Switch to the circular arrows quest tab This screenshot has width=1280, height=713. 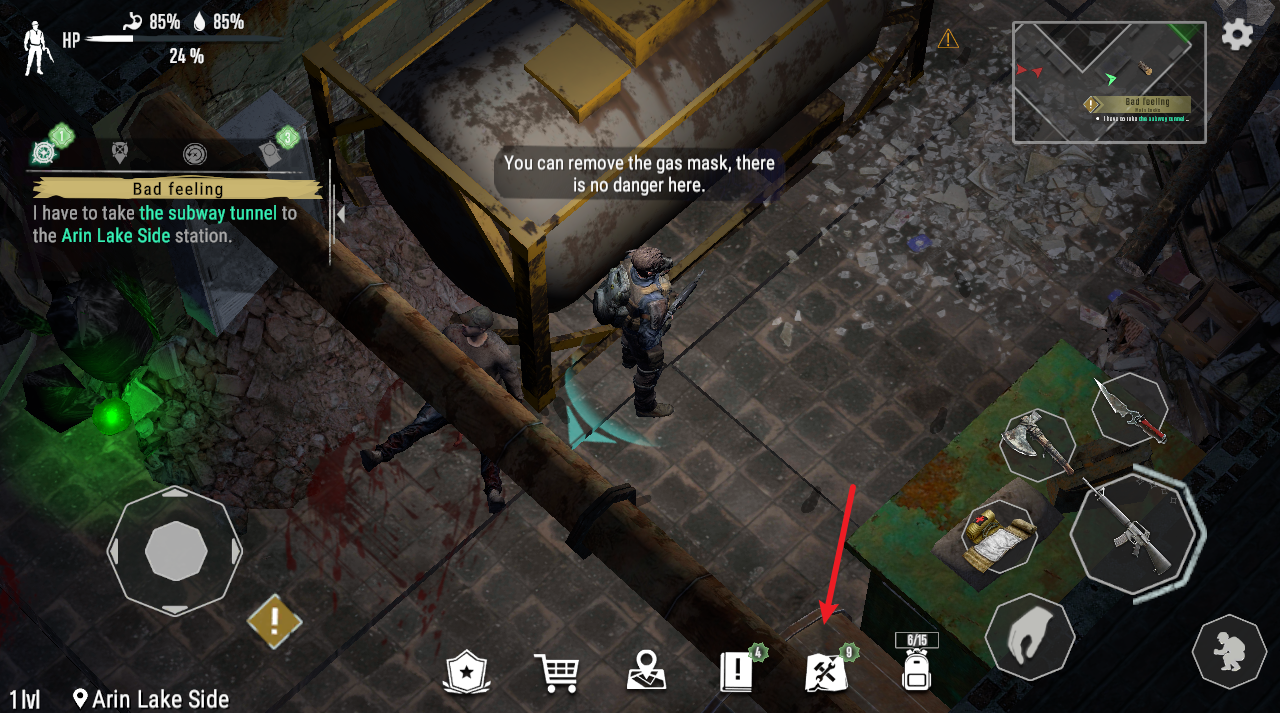(x=194, y=153)
